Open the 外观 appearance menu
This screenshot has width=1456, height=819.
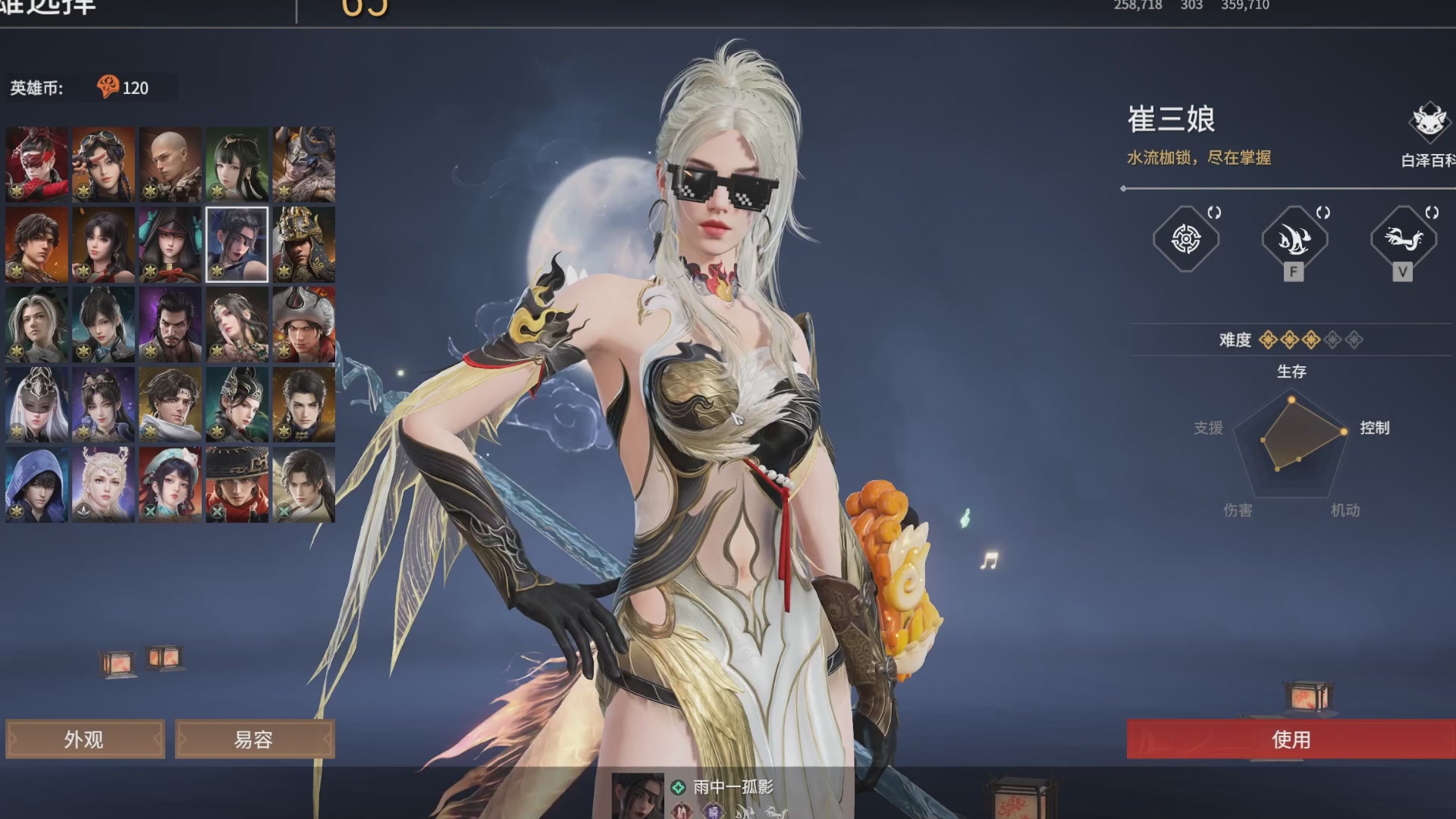(x=85, y=739)
